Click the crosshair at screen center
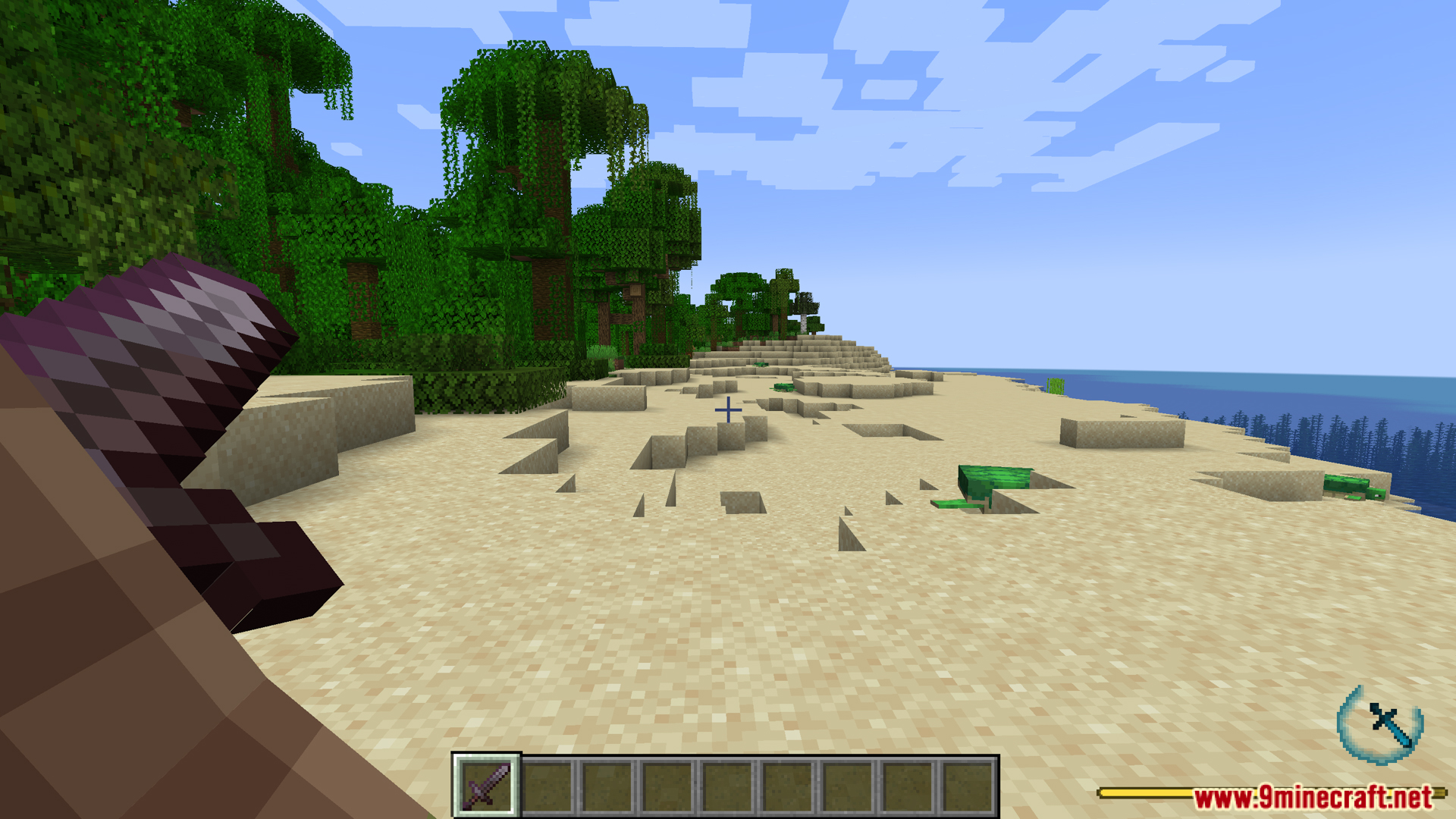The image size is (1456, 819). [729, 409]
